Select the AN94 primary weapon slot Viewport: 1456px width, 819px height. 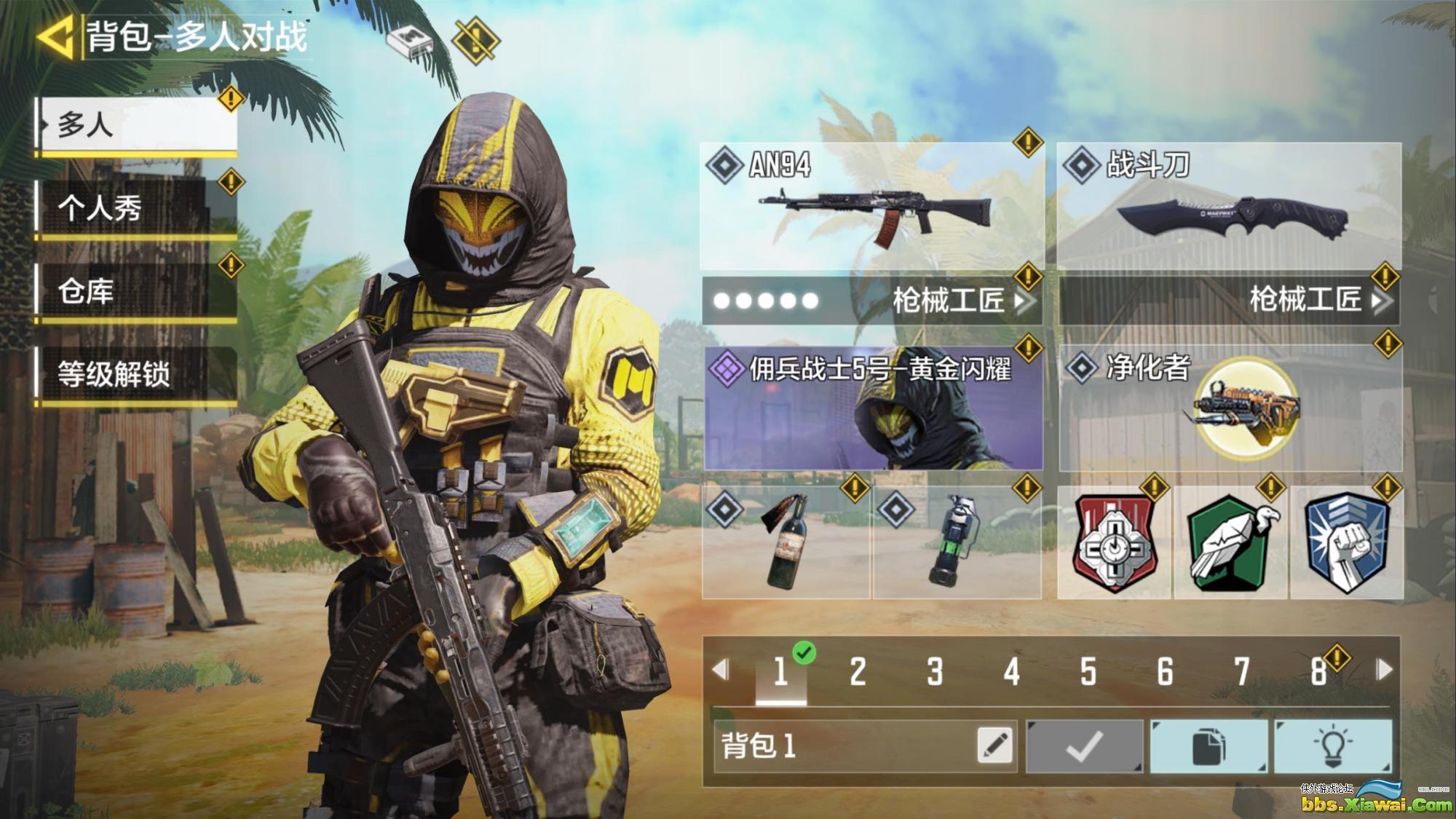(871, 206)
